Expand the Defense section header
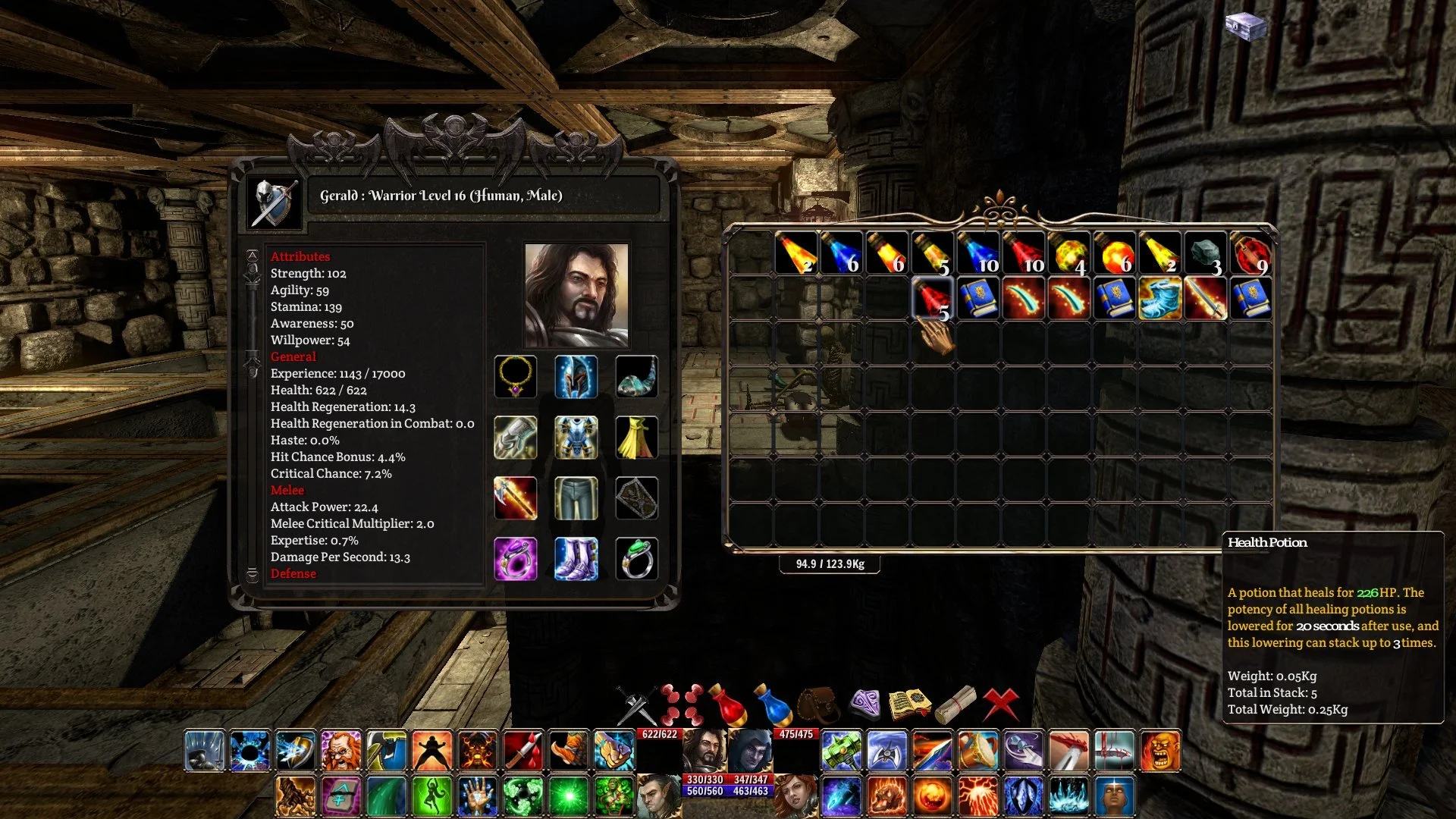 [x=293, y=574]
